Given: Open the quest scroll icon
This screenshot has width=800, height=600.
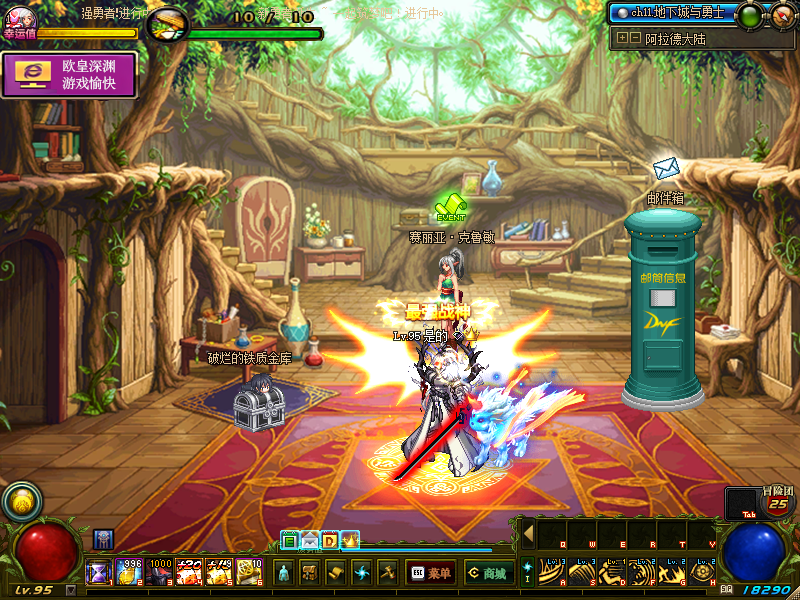Looking at the screenshot, I should (336, 573).
